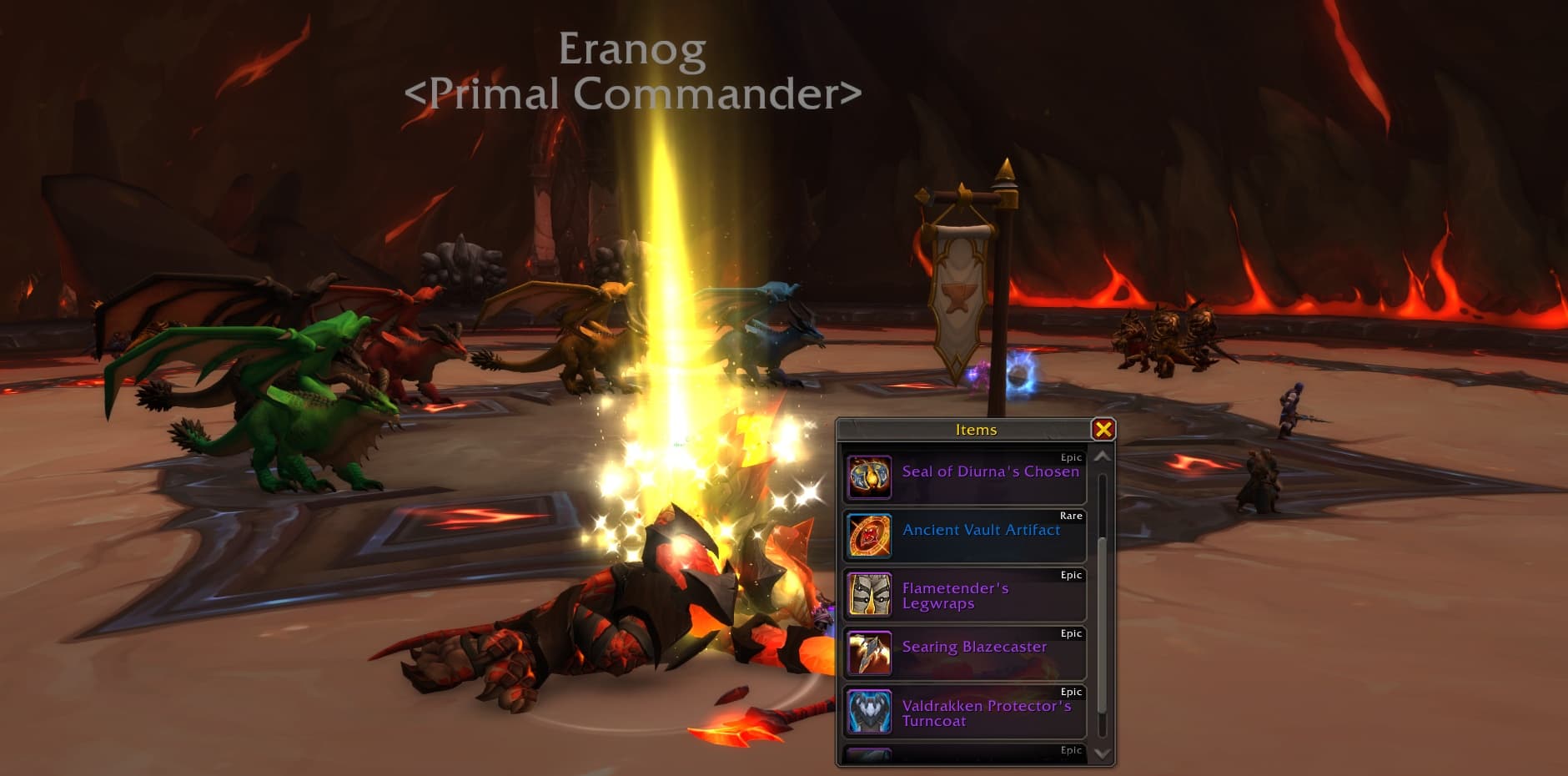The width and height of the screenshot is (1568, 776).
Task: Click the scroll-up arrow on the Items window
Action: tap(1101, 457)
